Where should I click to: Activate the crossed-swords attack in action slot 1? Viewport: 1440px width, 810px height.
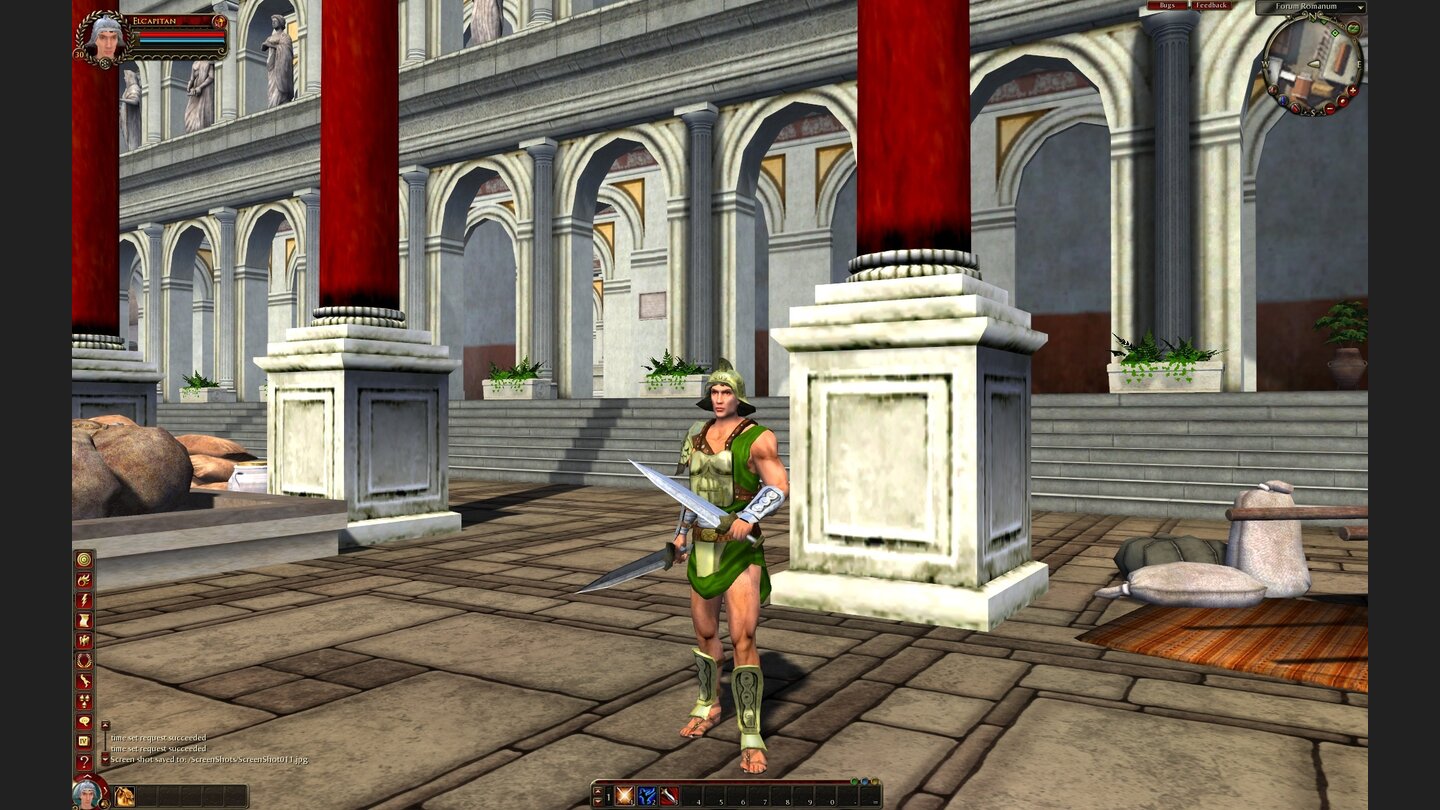tap(624, 795)
